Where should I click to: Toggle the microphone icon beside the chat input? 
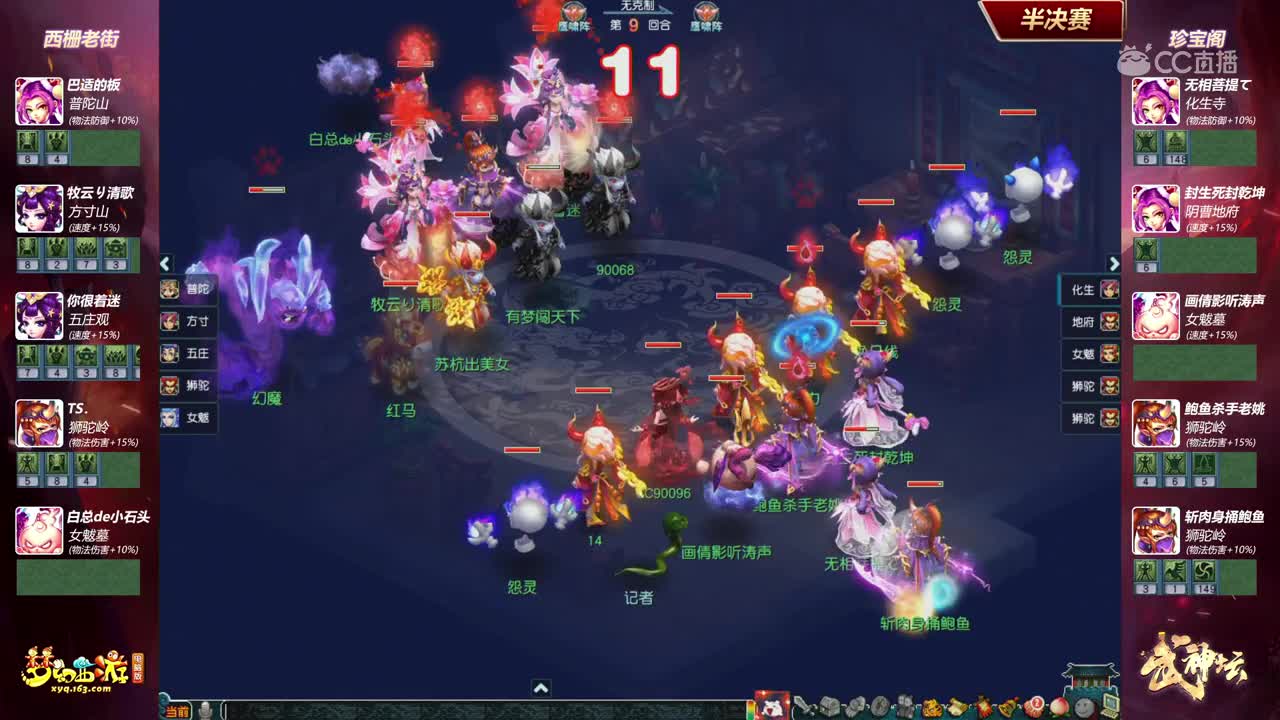tap(205, 710)
